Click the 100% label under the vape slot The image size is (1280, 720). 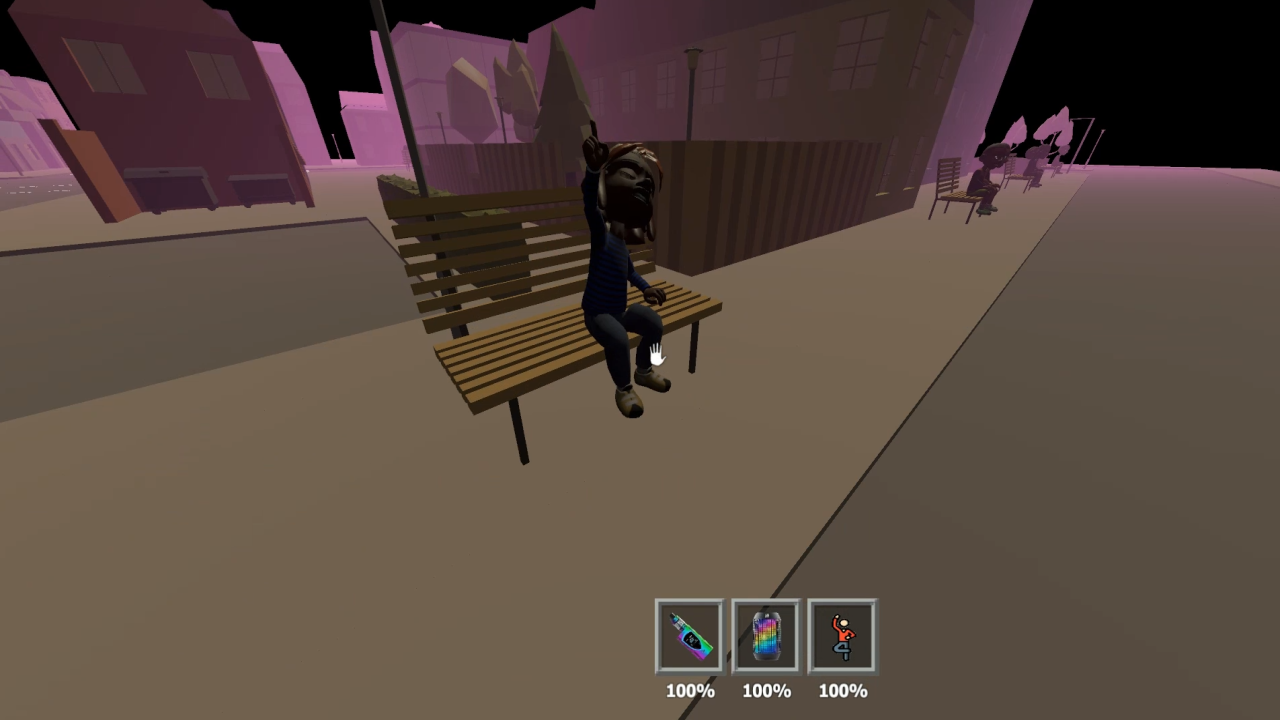689,690
